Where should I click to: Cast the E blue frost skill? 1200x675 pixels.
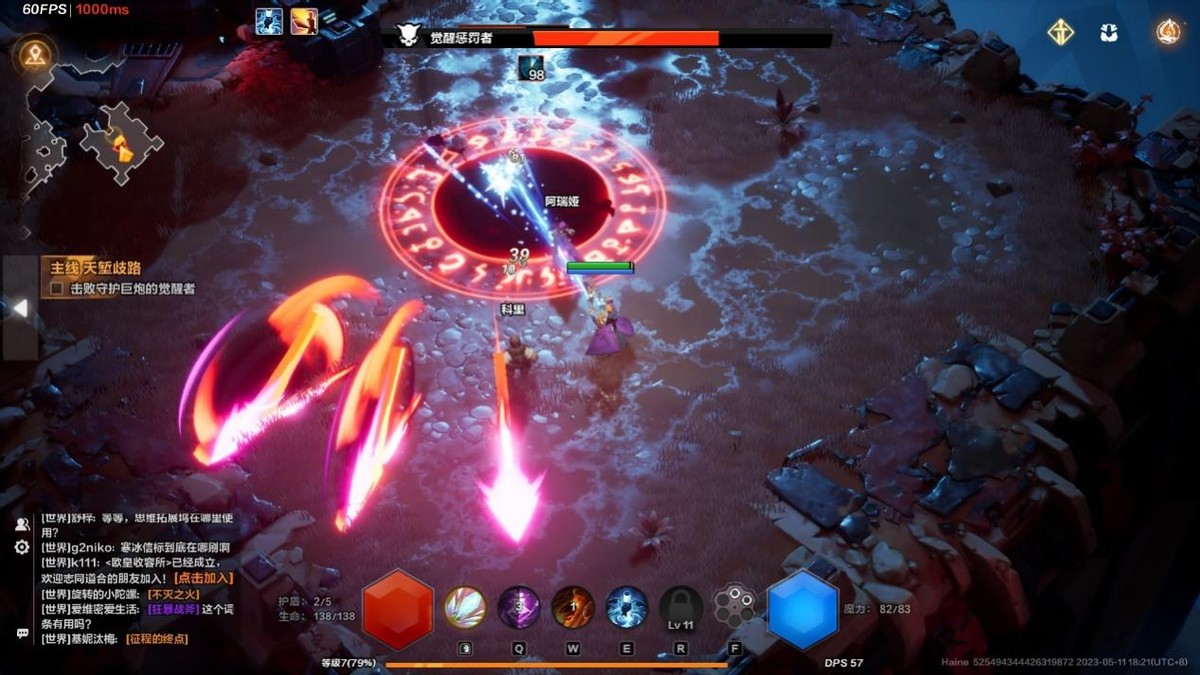point(627,607)
